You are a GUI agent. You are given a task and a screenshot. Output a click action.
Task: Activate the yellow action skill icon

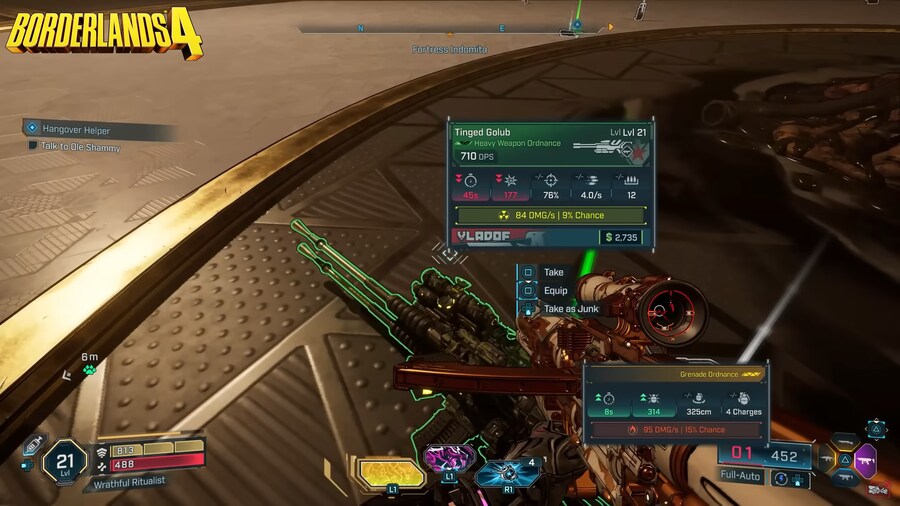(x=386, y=473)
